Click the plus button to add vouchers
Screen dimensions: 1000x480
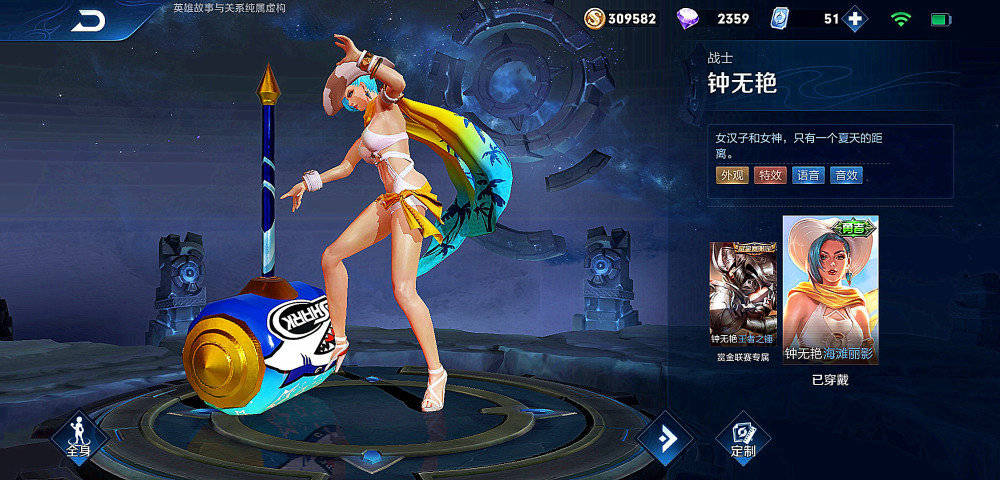click(854, 19)
